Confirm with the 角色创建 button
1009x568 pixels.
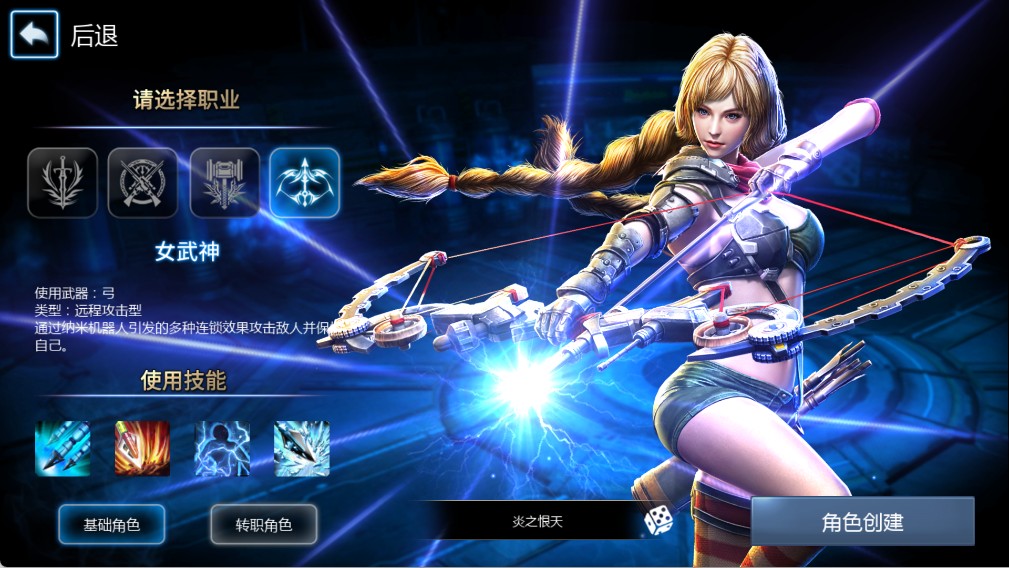[x=862, y=522]
